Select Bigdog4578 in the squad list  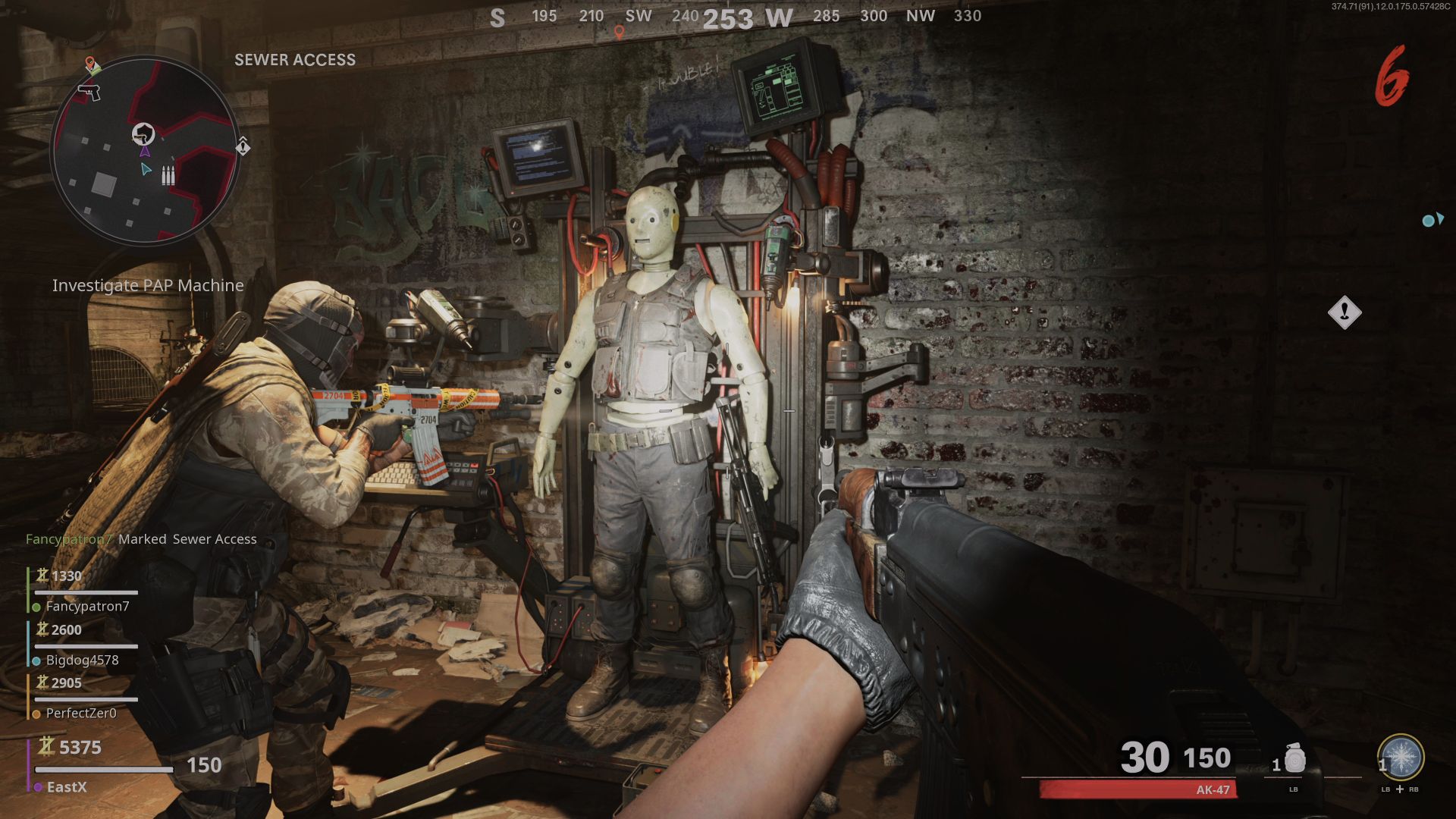[82, 661]
